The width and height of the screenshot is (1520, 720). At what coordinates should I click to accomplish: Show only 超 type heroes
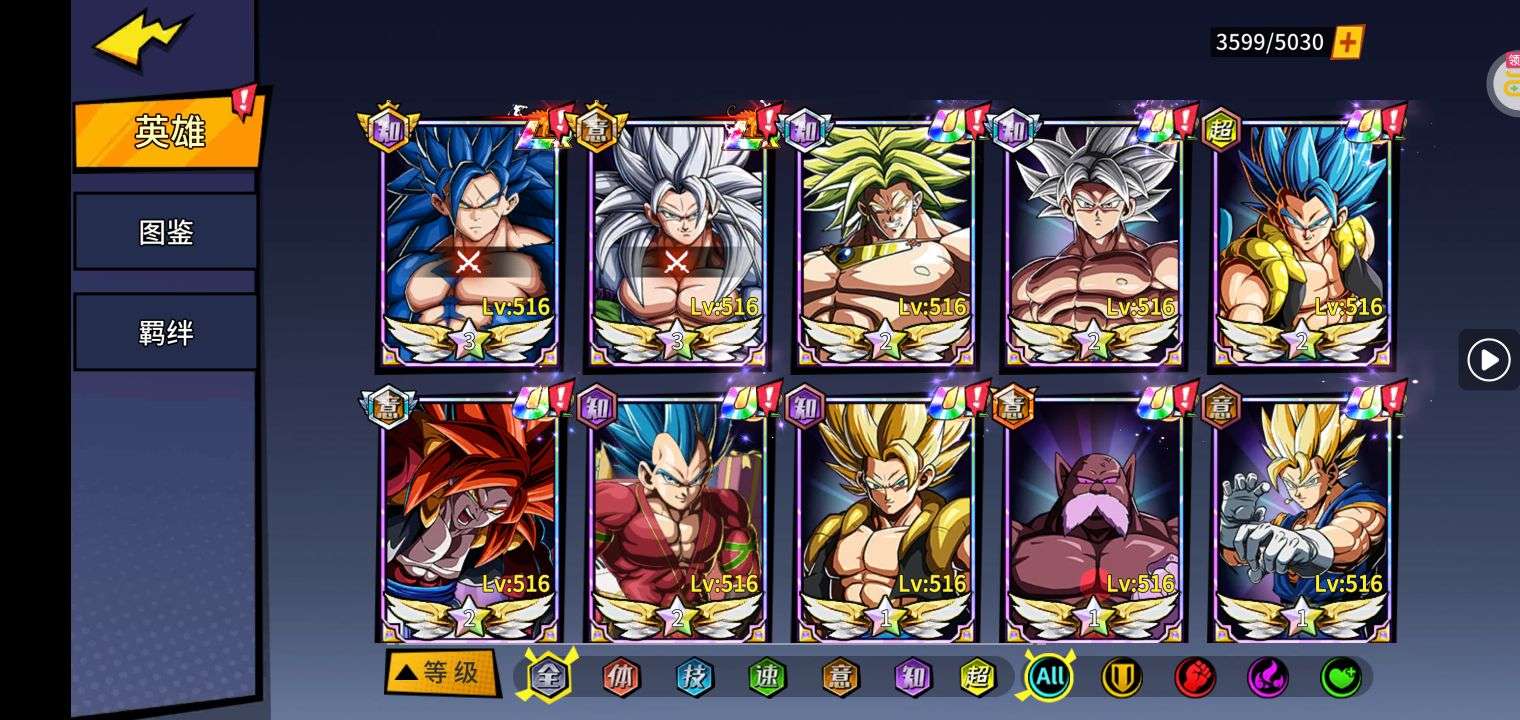pyautogui.click(x=977, y=677)
